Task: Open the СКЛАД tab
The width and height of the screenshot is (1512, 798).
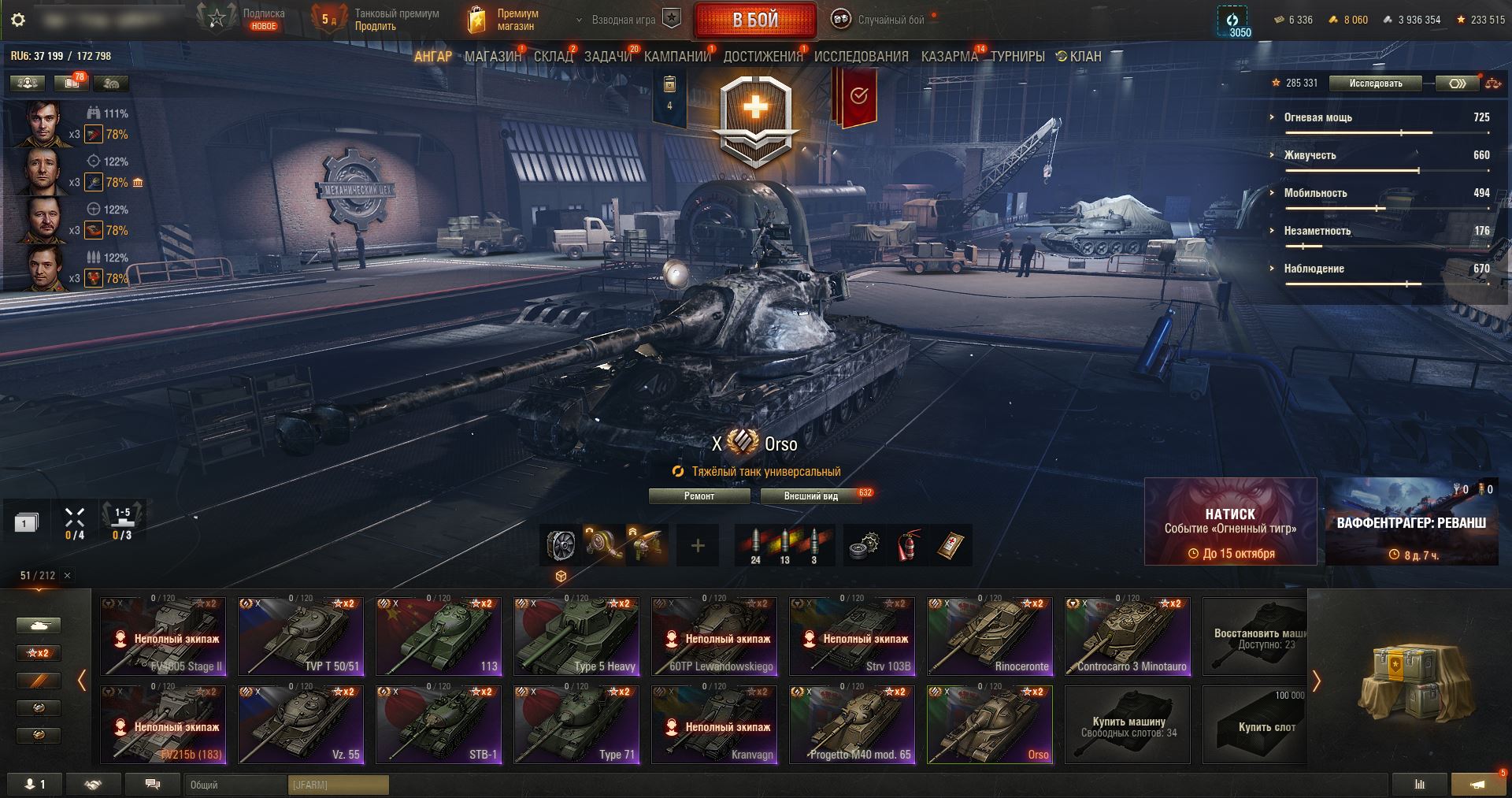Action: pos(553,57)
